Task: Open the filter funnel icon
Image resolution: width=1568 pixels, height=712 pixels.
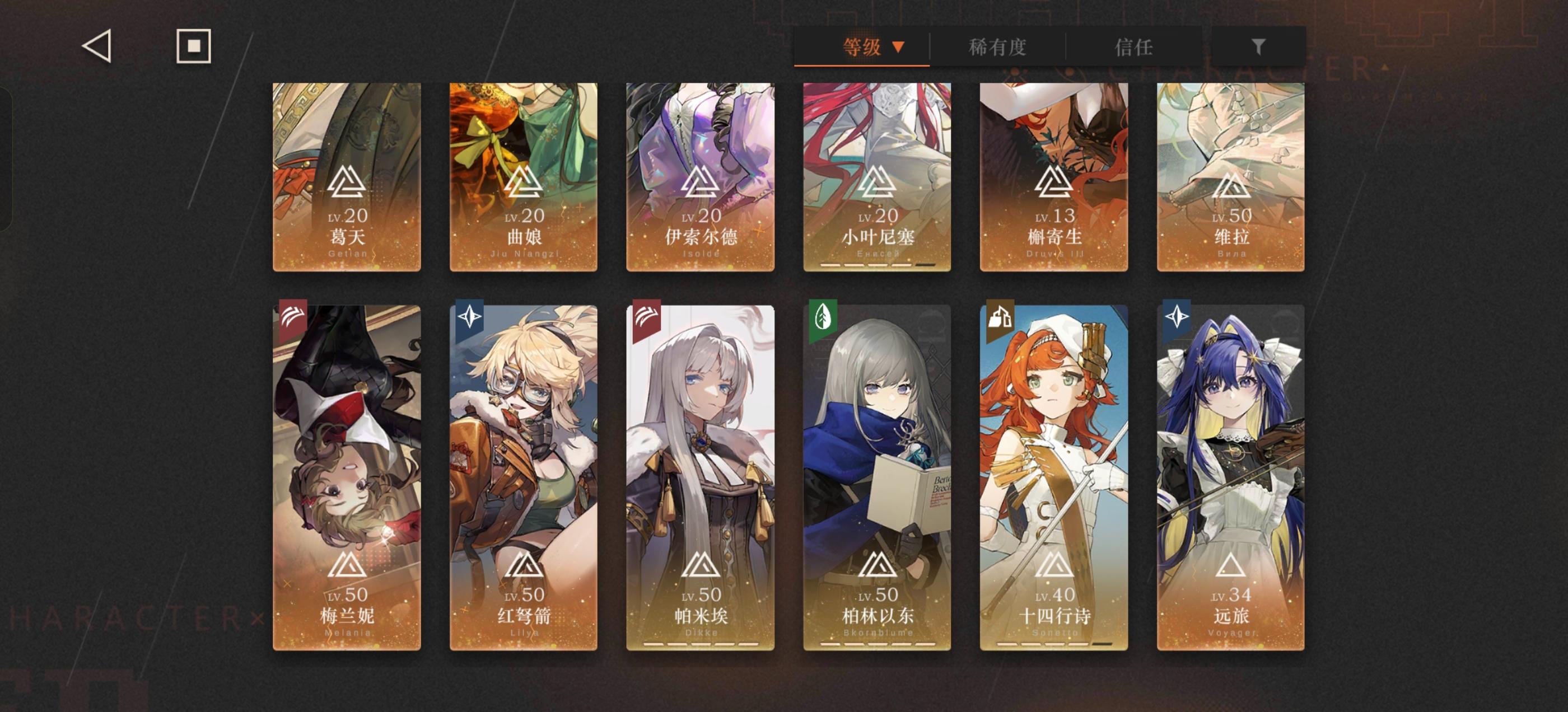Action: pyautogui.click(x=1260, y=46)
